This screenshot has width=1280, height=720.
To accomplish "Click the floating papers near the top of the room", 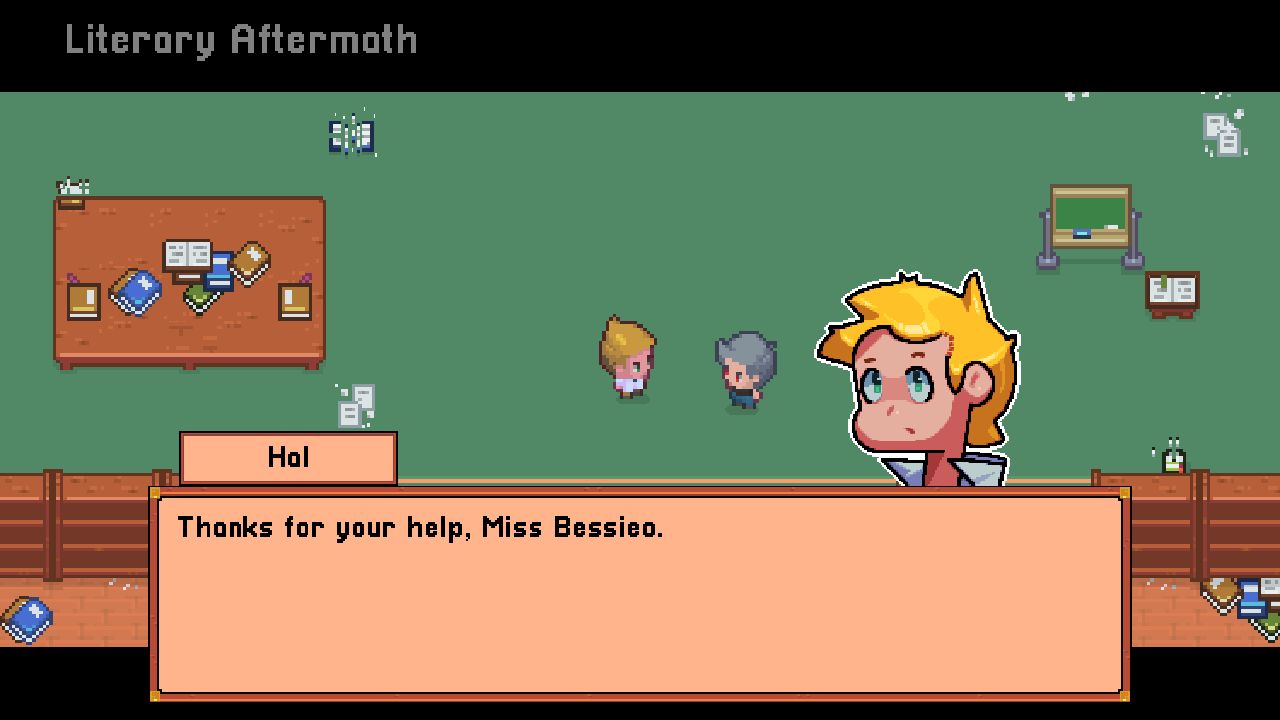I will pos(350,135).
